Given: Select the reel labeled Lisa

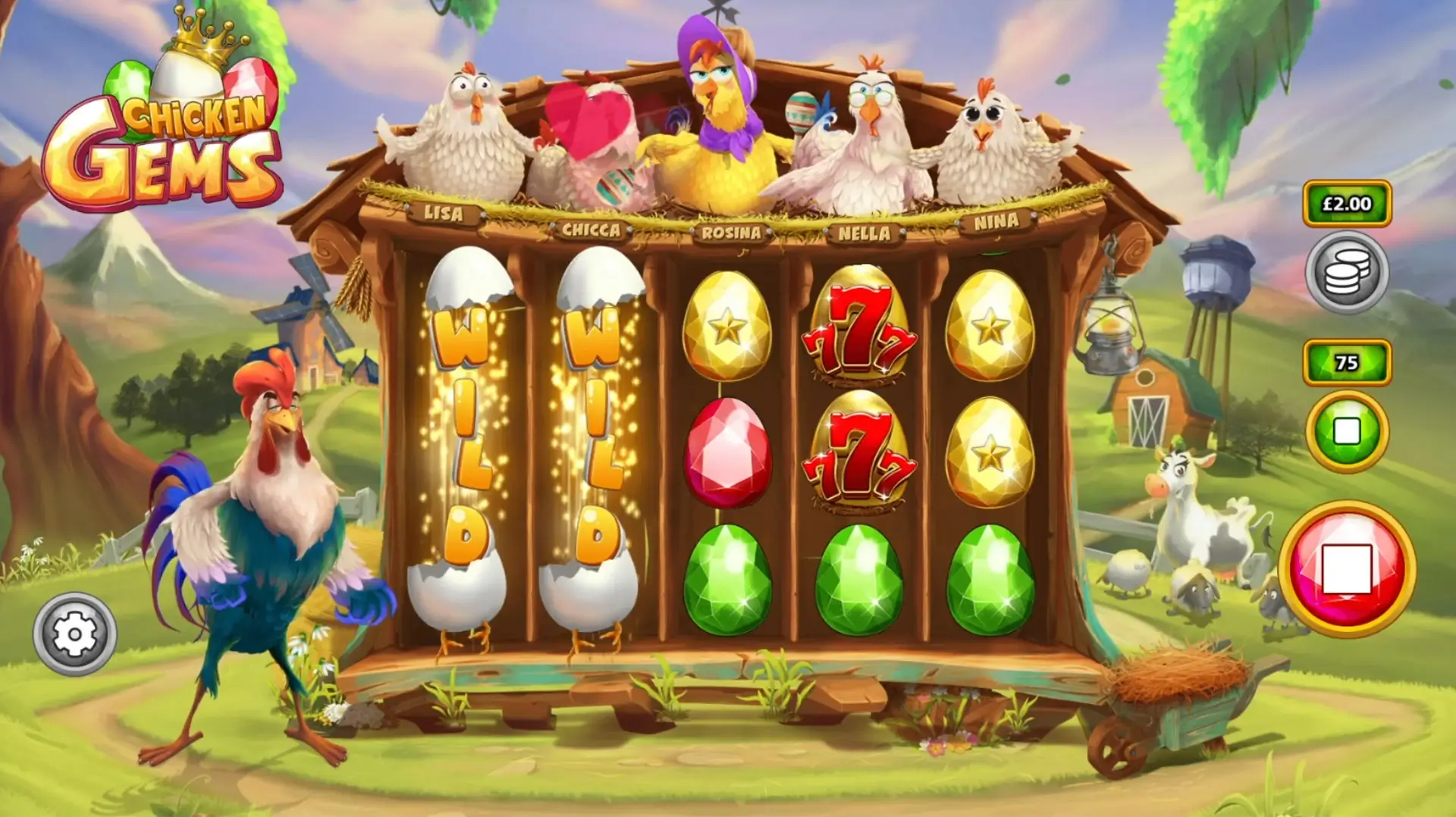Looking at the screenshot, I should click(444, 216).
